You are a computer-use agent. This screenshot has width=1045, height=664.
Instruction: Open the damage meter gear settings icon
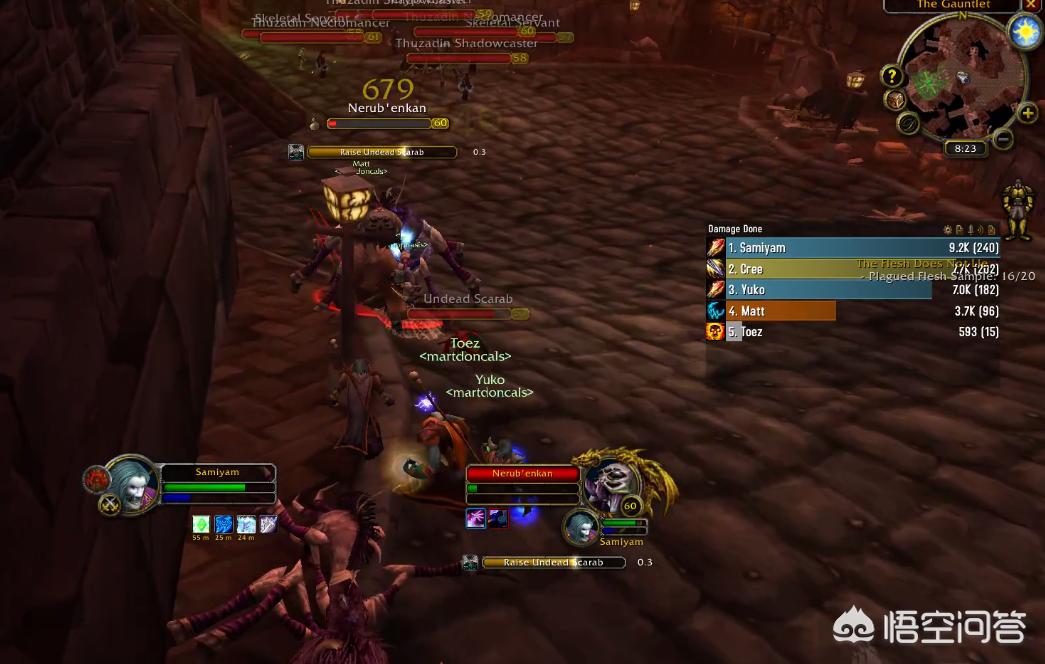[x=948, y=230]
